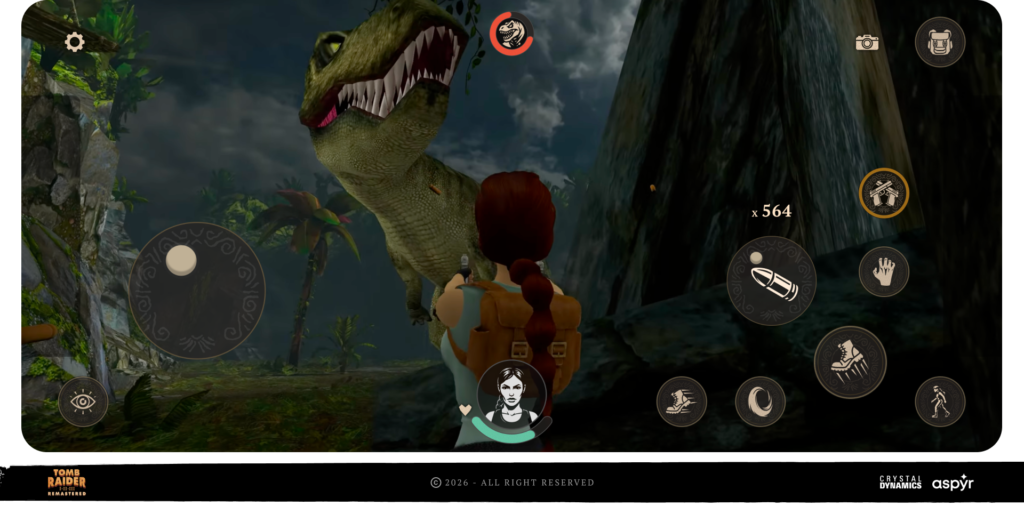The width and height of the screenshot is (1024, 506).
Task: Jump using the boot button
Action: click(x=850, y=362)
